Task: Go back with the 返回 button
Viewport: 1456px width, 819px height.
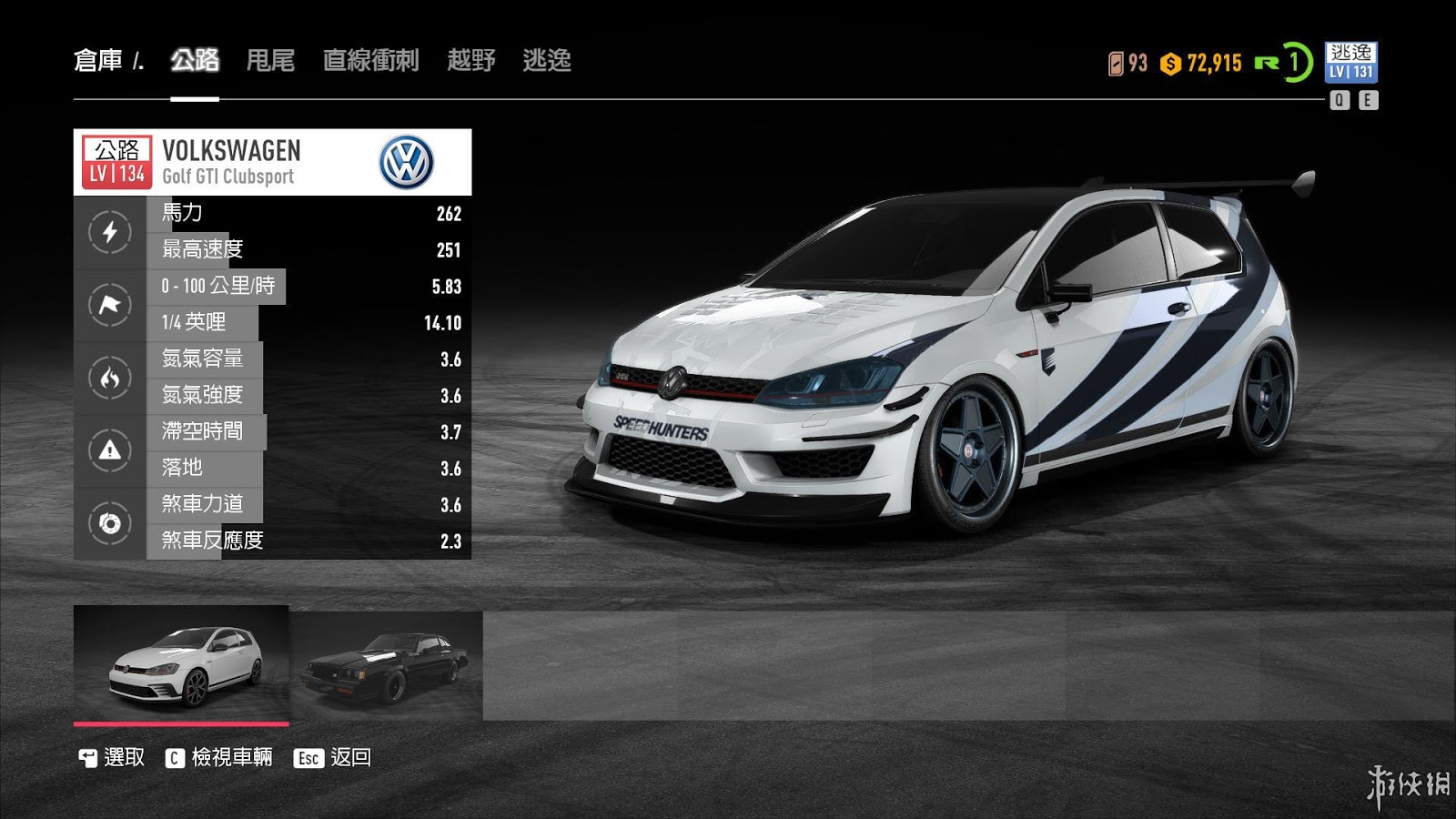Action: (x=332, y=757)
